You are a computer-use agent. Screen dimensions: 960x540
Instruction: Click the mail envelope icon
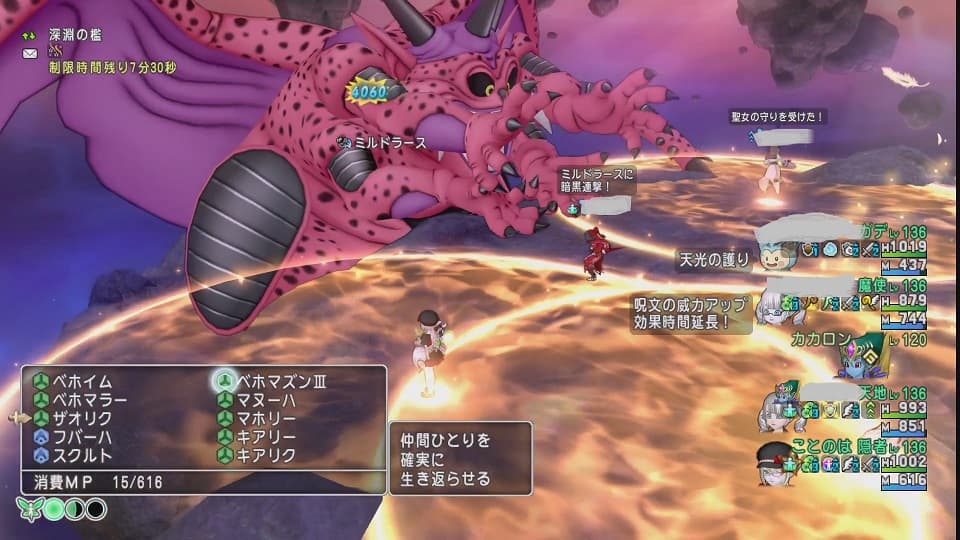(x=30, y=52)
